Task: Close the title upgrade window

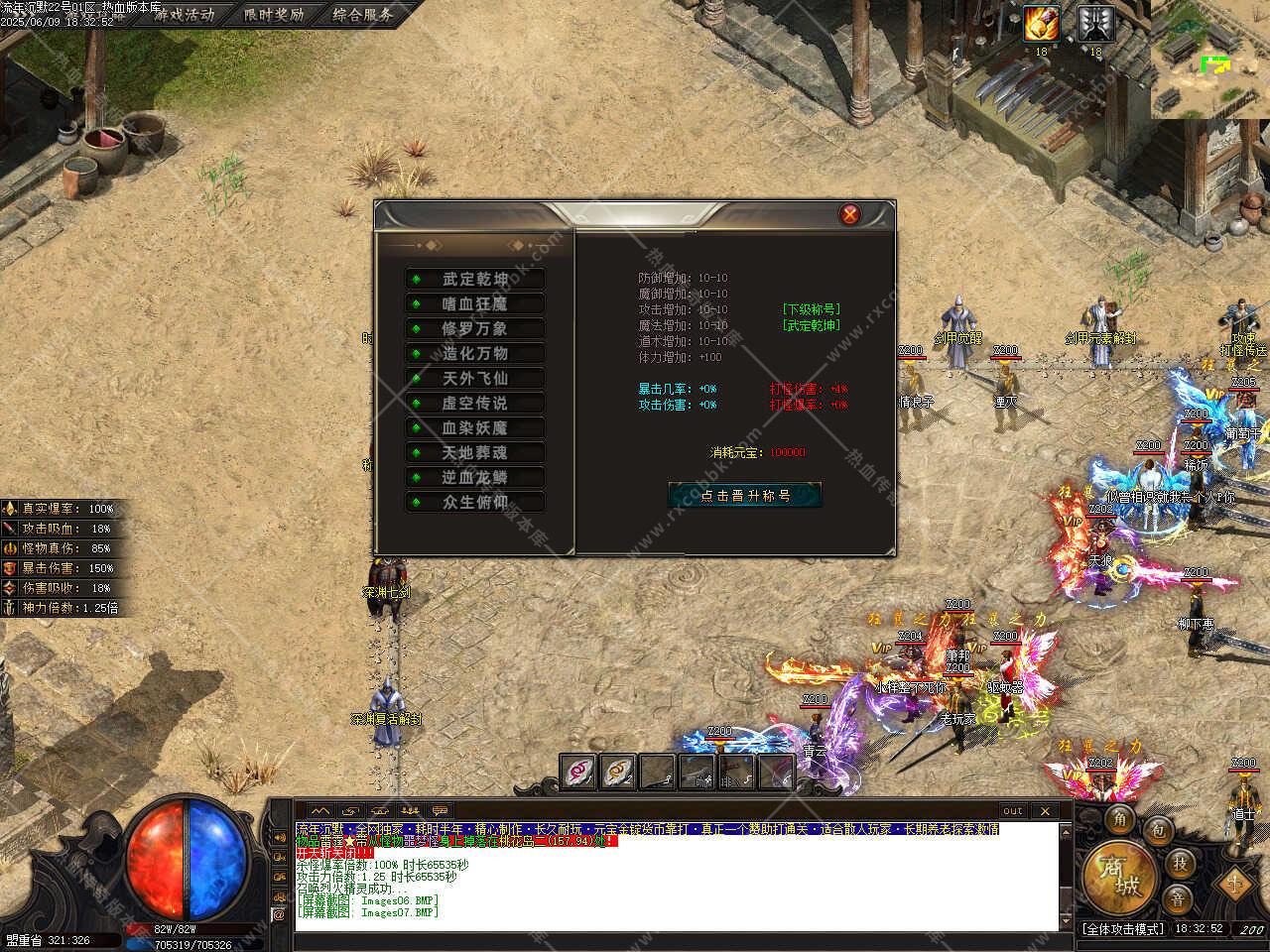Action: coord(850,214)
